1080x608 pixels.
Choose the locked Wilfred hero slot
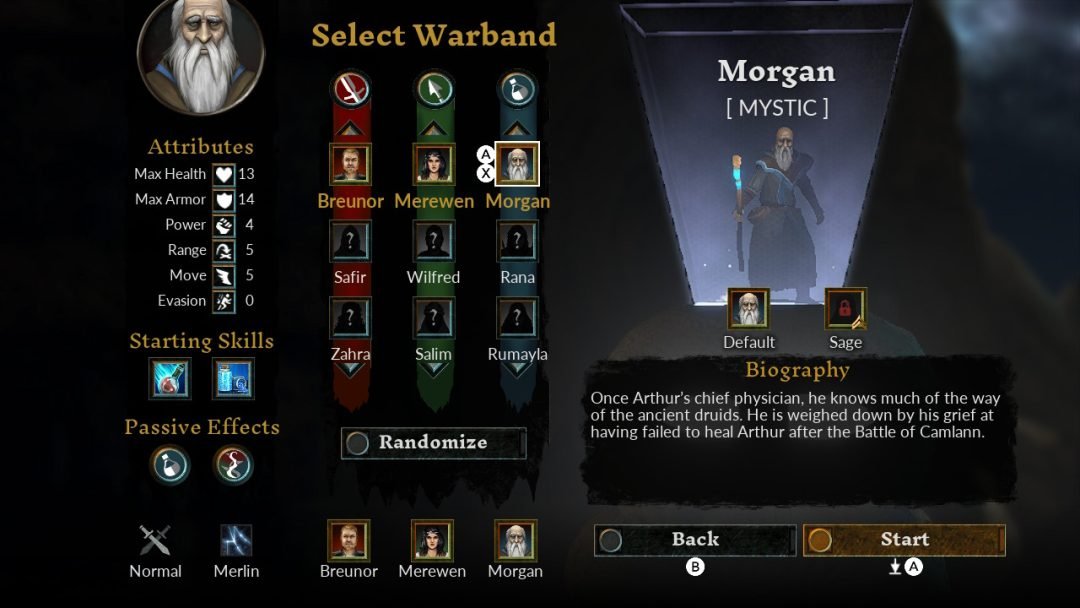[434, 242]
